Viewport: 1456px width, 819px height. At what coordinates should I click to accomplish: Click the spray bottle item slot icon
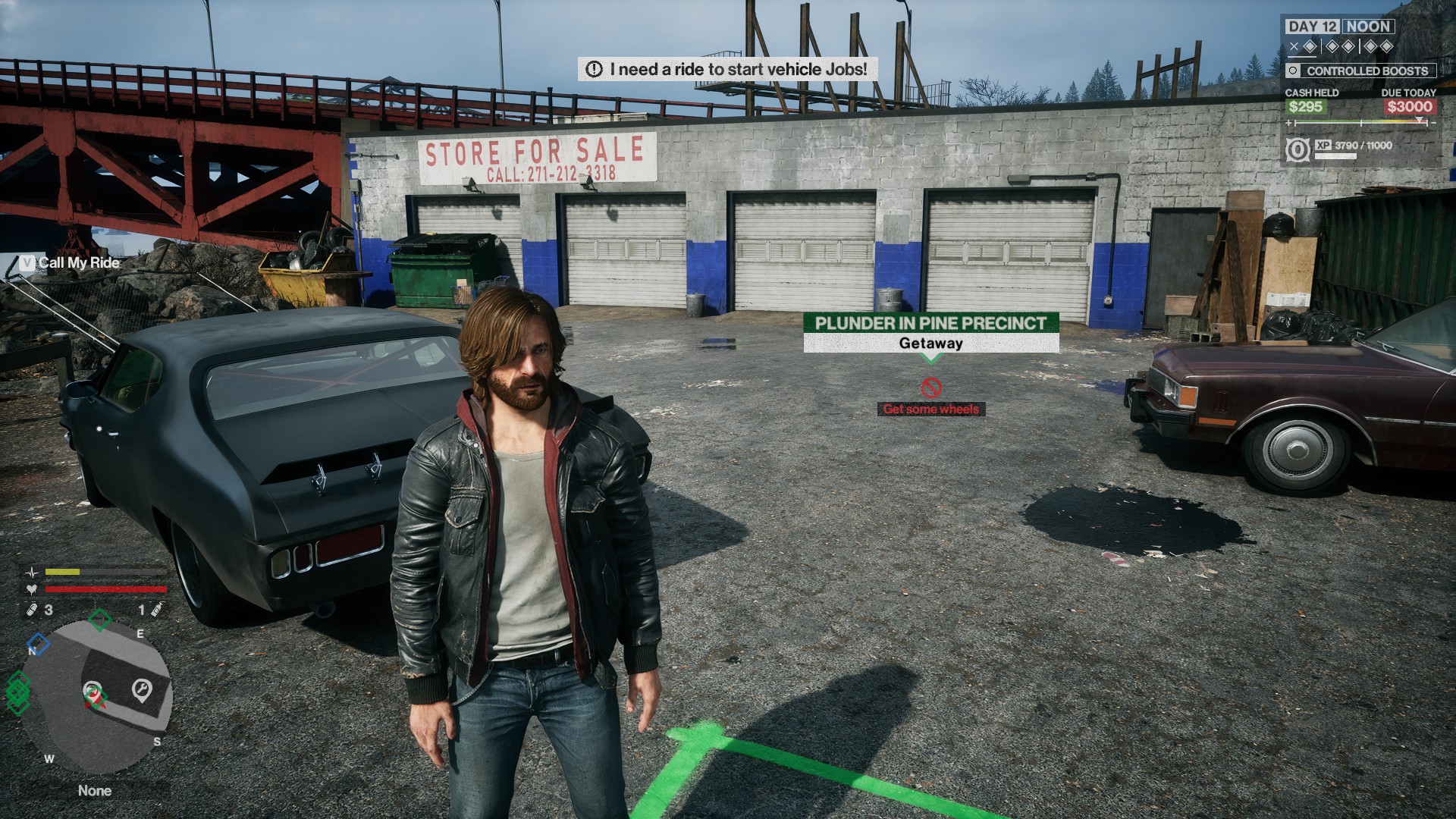pos(157,609)
